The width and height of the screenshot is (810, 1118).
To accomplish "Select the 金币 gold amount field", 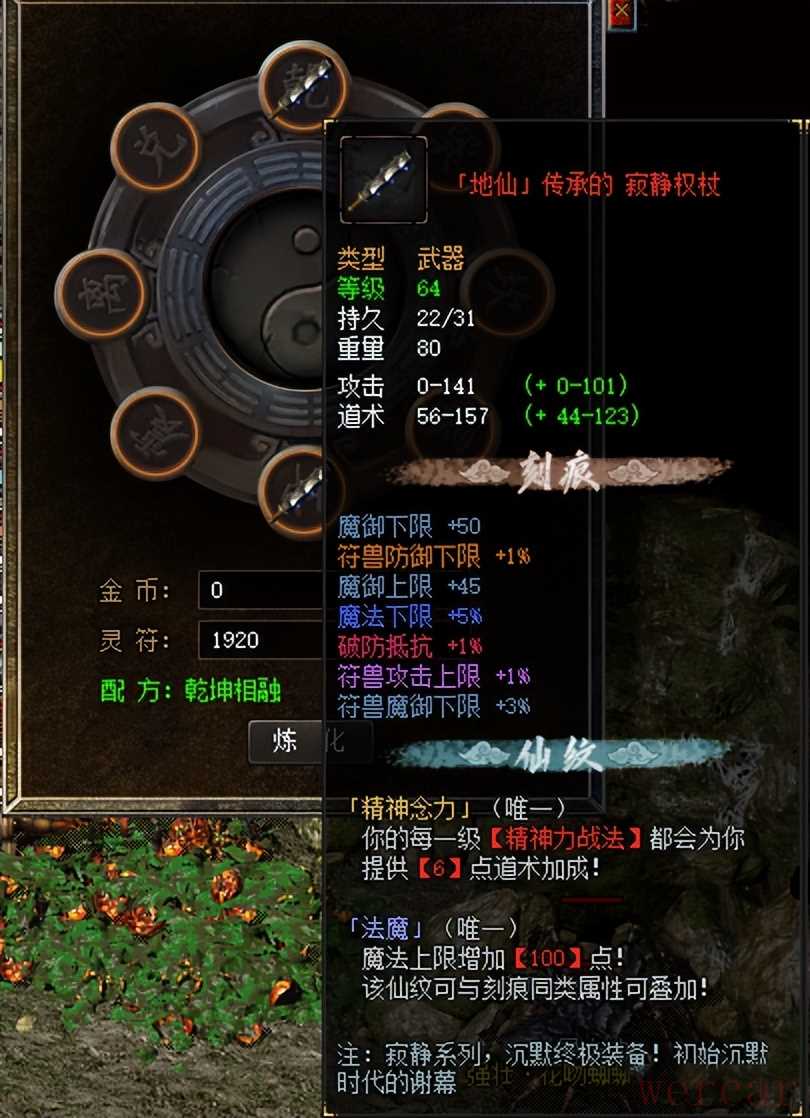I will pyautogui.click(x=262, y=590).
